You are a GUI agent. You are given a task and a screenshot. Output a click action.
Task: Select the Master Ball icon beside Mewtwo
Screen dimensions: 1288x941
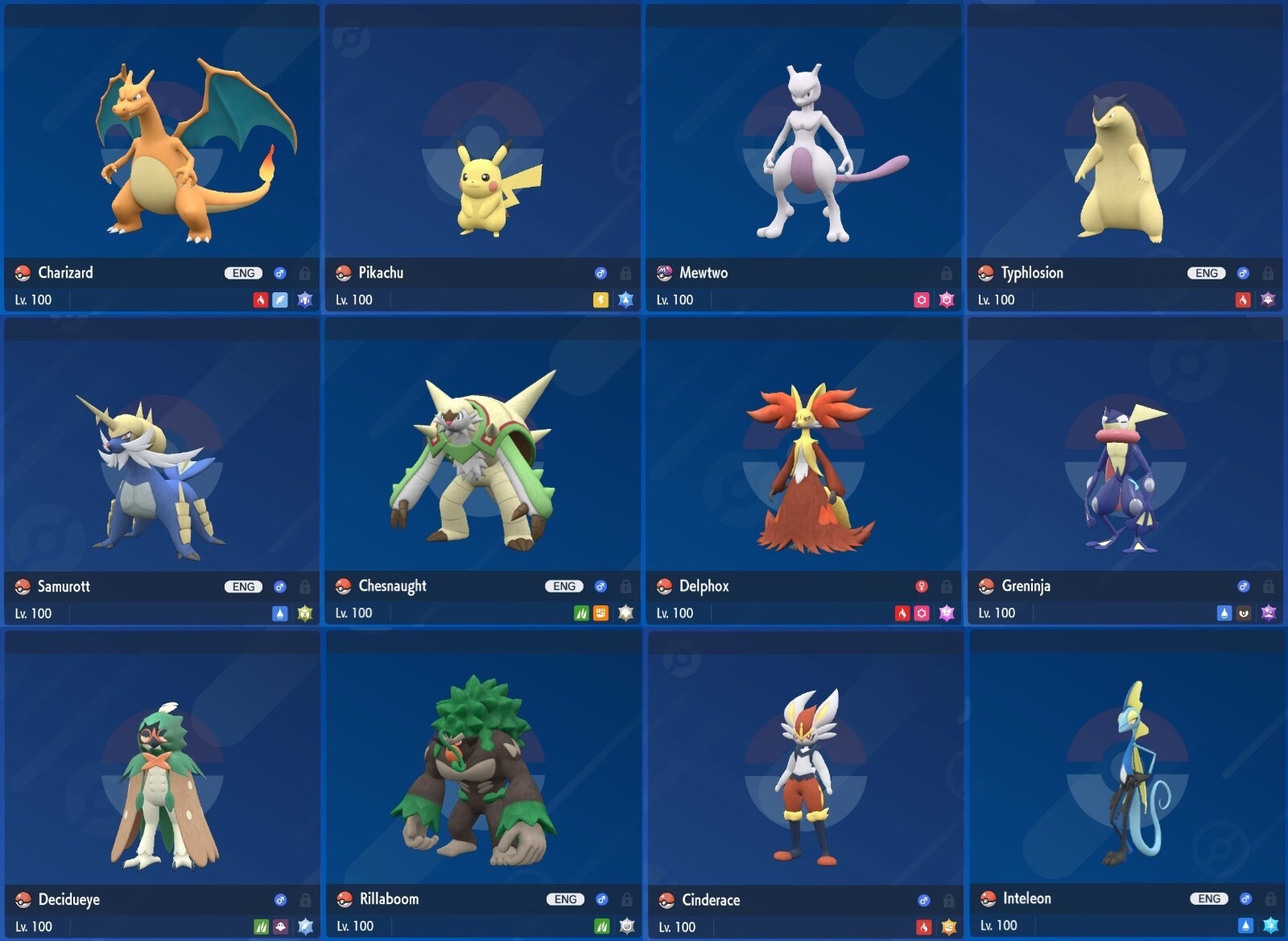665,273
